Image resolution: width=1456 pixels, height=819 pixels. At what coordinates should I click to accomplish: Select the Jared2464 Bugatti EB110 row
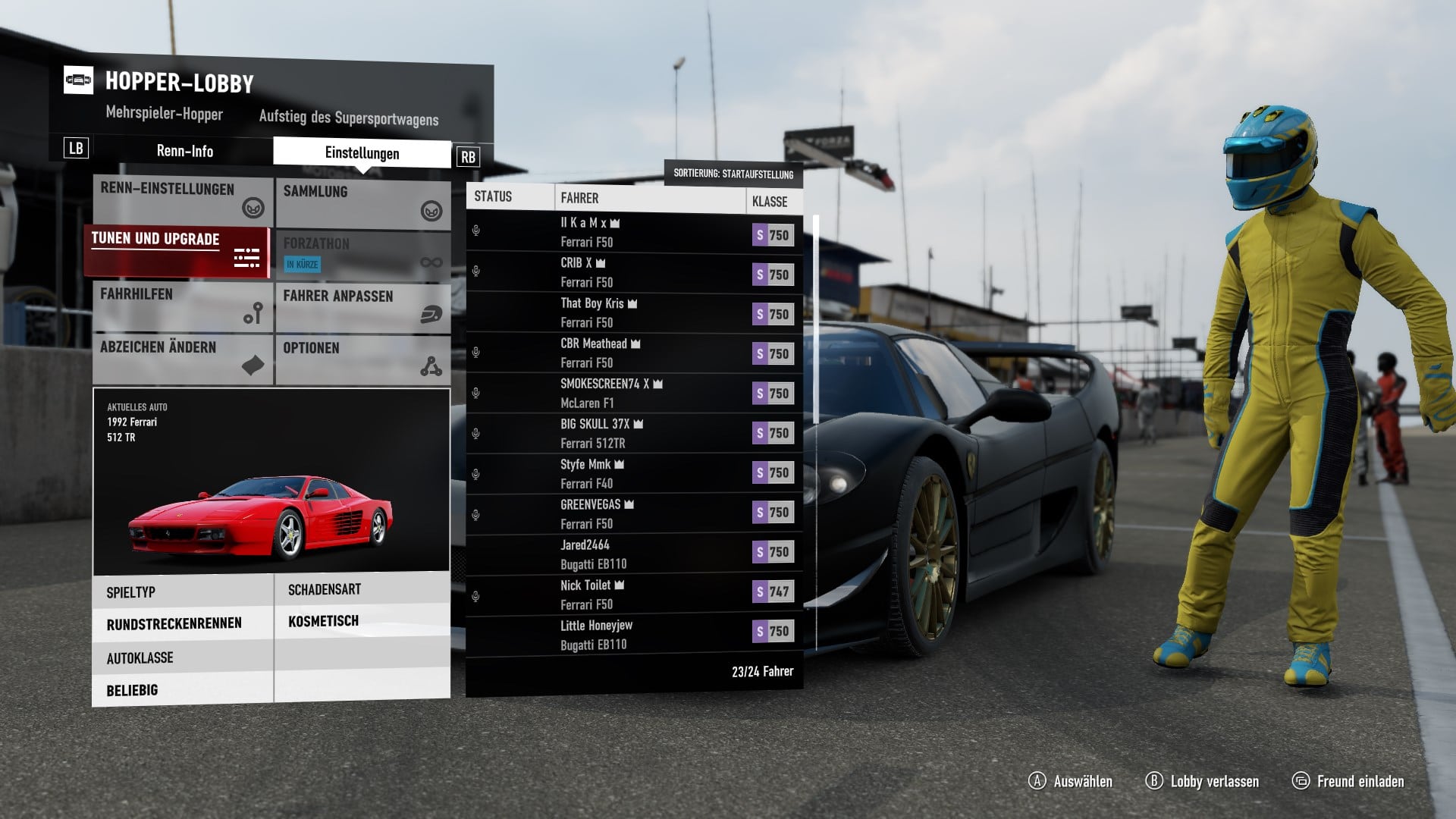[633, 554]
